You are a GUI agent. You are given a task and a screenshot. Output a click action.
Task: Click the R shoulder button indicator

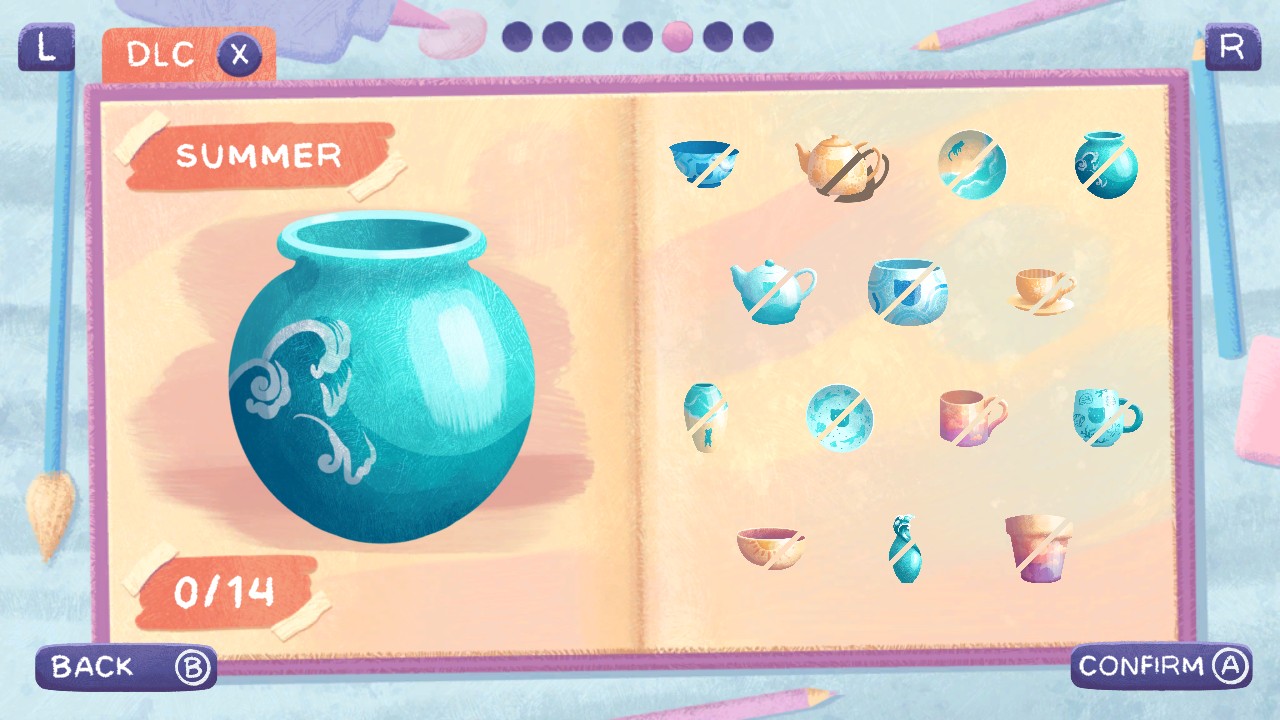[1231, 47]
